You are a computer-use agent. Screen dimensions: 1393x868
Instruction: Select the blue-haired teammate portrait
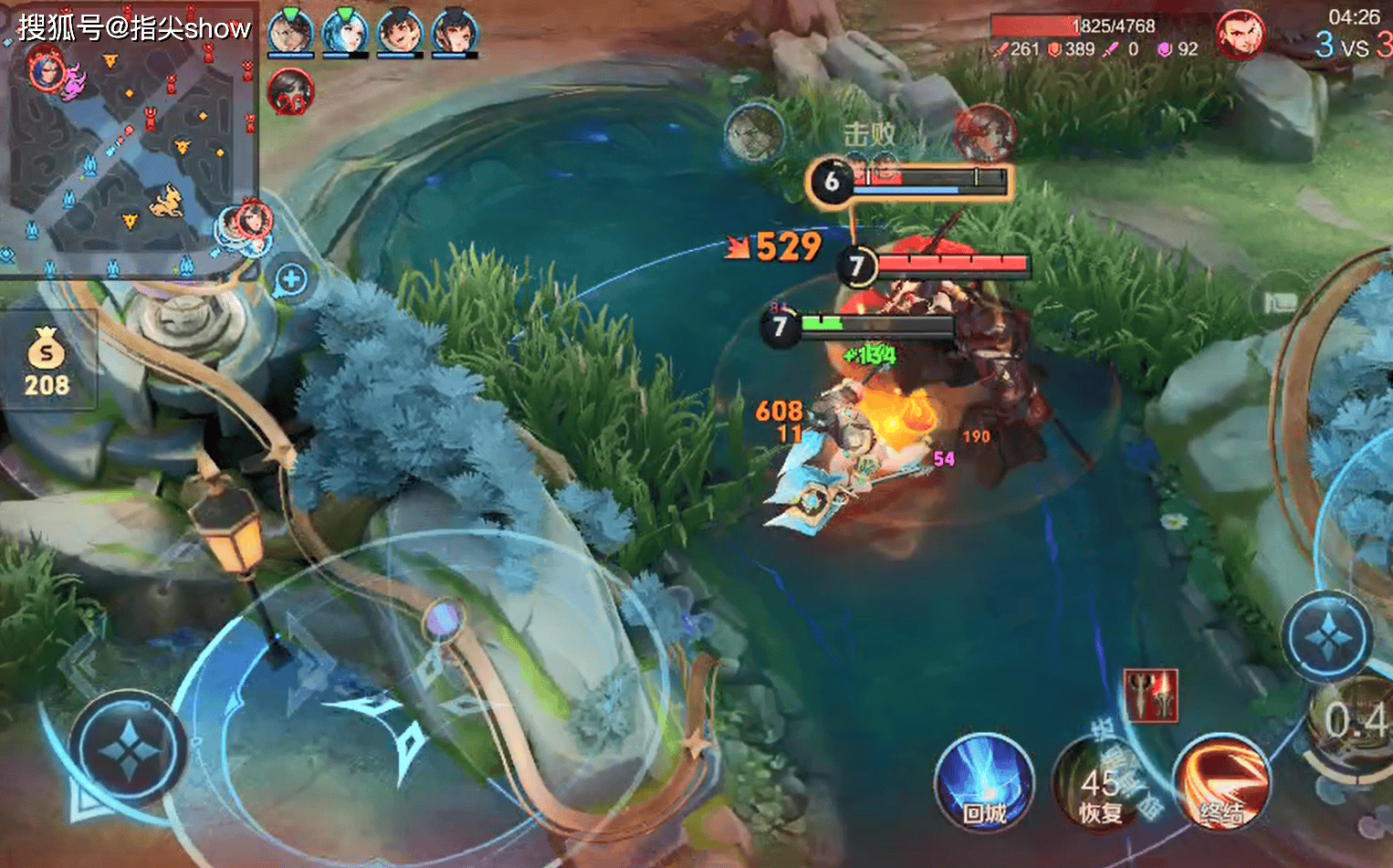(x=345, y=34)
